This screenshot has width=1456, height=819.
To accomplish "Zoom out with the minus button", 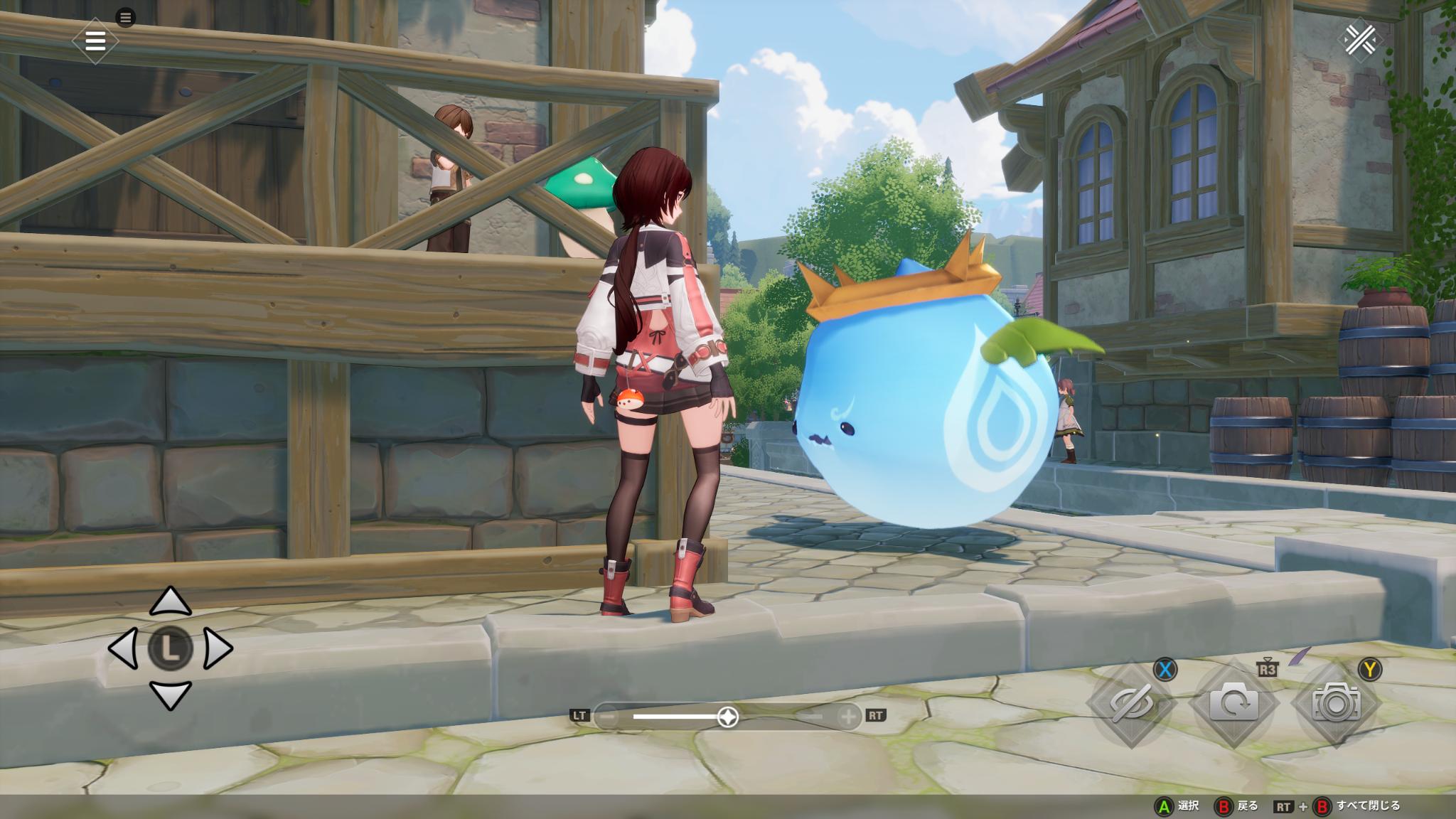I will point(607,717).
